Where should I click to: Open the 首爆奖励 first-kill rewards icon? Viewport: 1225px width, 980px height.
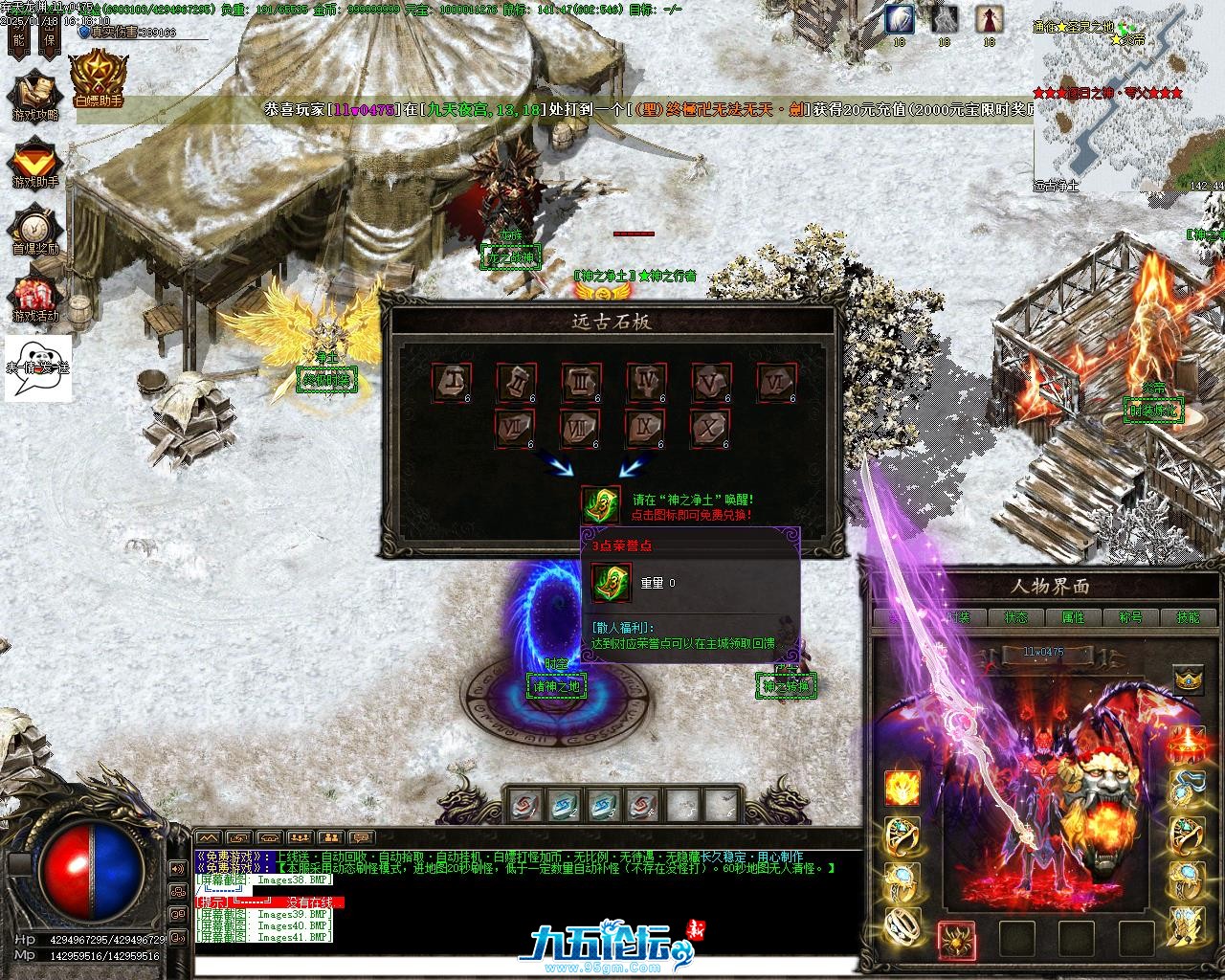(x=35, y=228)
